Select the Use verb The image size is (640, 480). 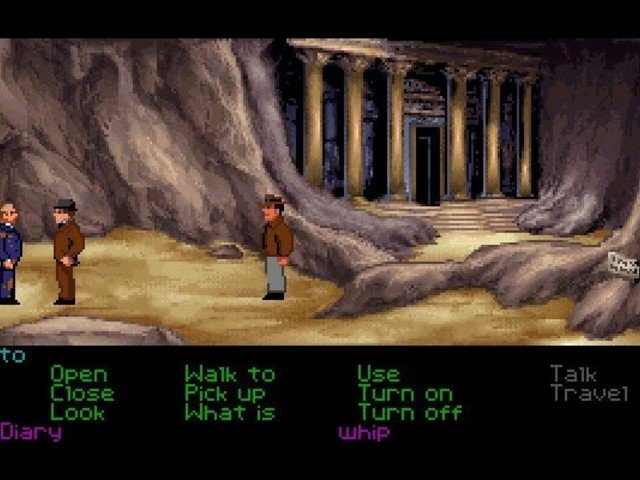click(378, 374)
